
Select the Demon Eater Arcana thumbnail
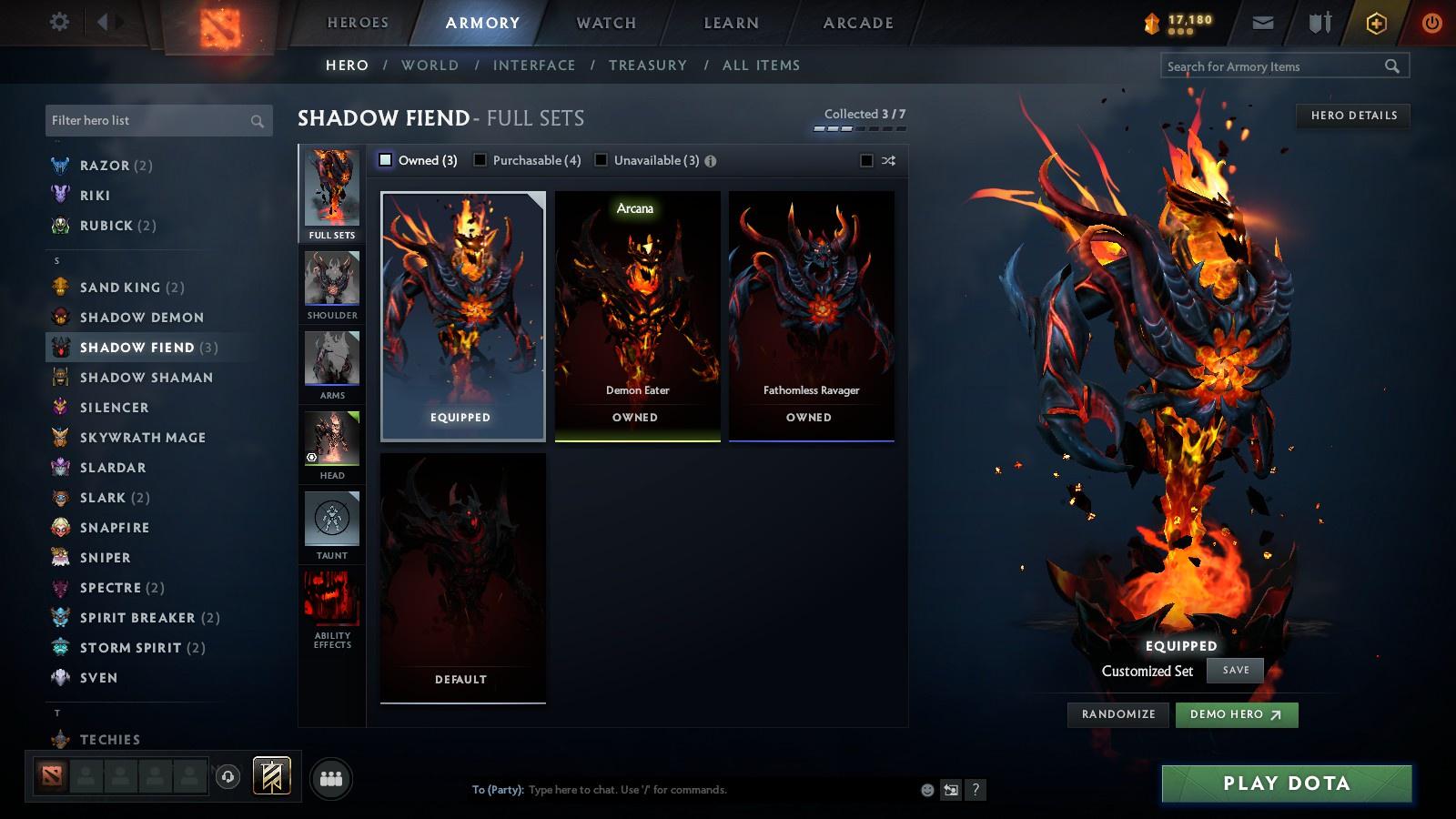point(635,314)
